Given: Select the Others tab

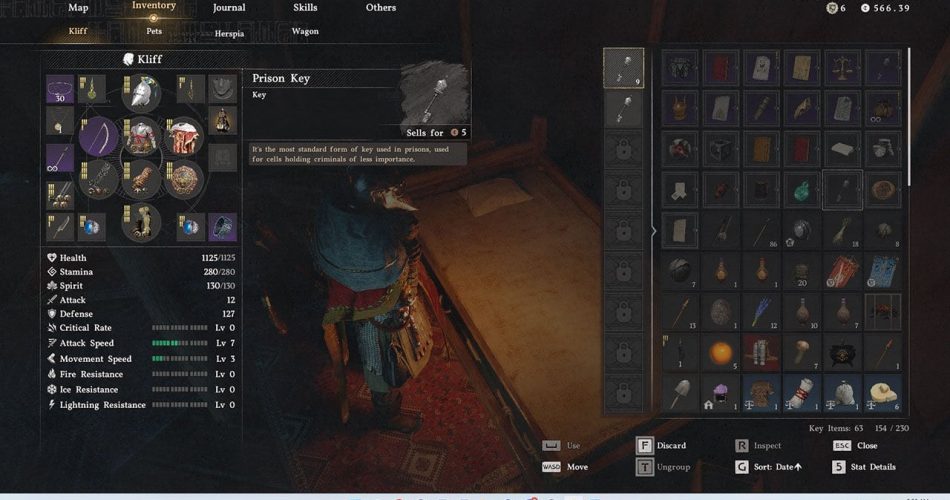Looking at the screenshot, I should (381, 8).
